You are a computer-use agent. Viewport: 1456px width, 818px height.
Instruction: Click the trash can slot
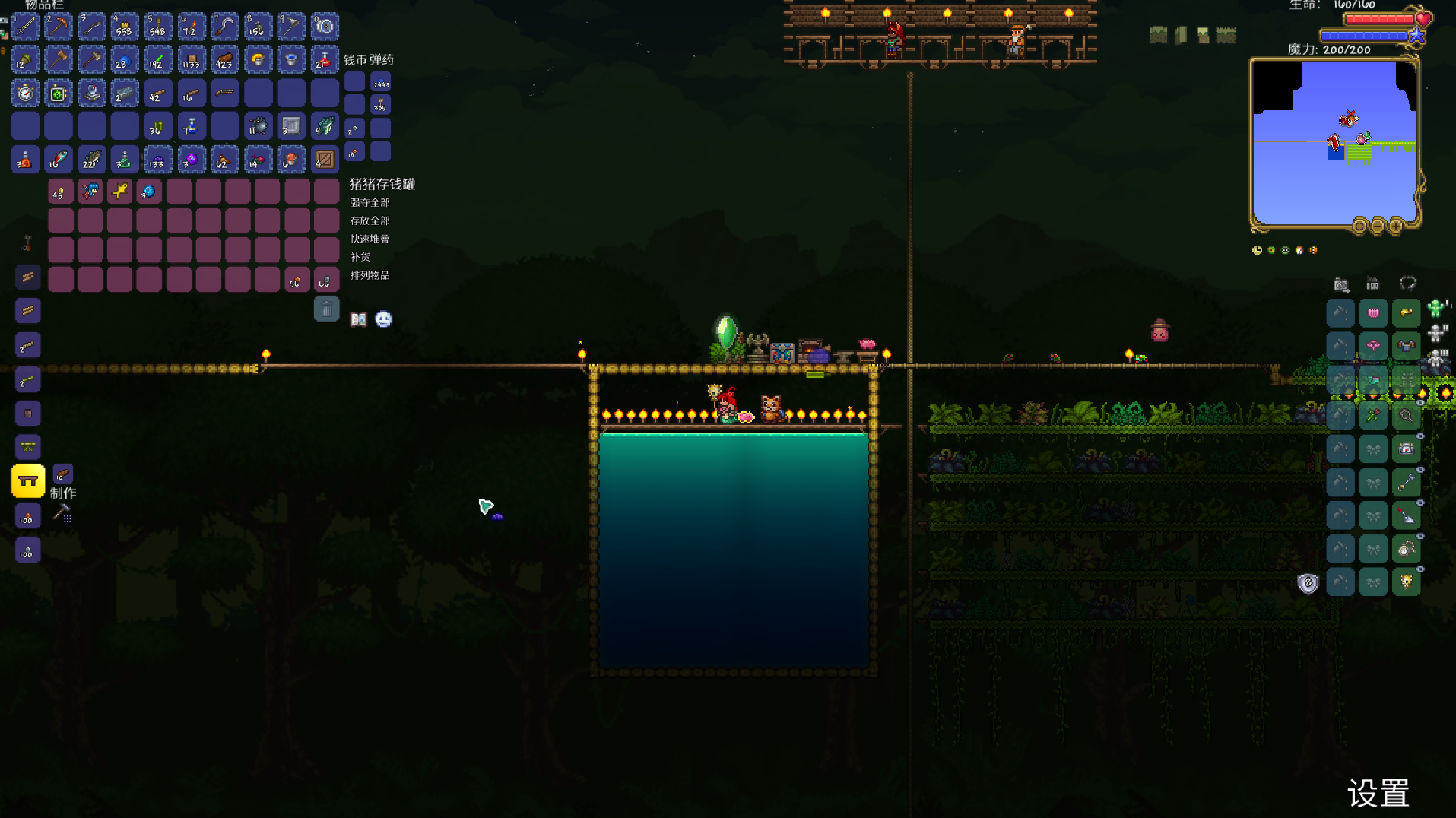(x=326, y=309)
